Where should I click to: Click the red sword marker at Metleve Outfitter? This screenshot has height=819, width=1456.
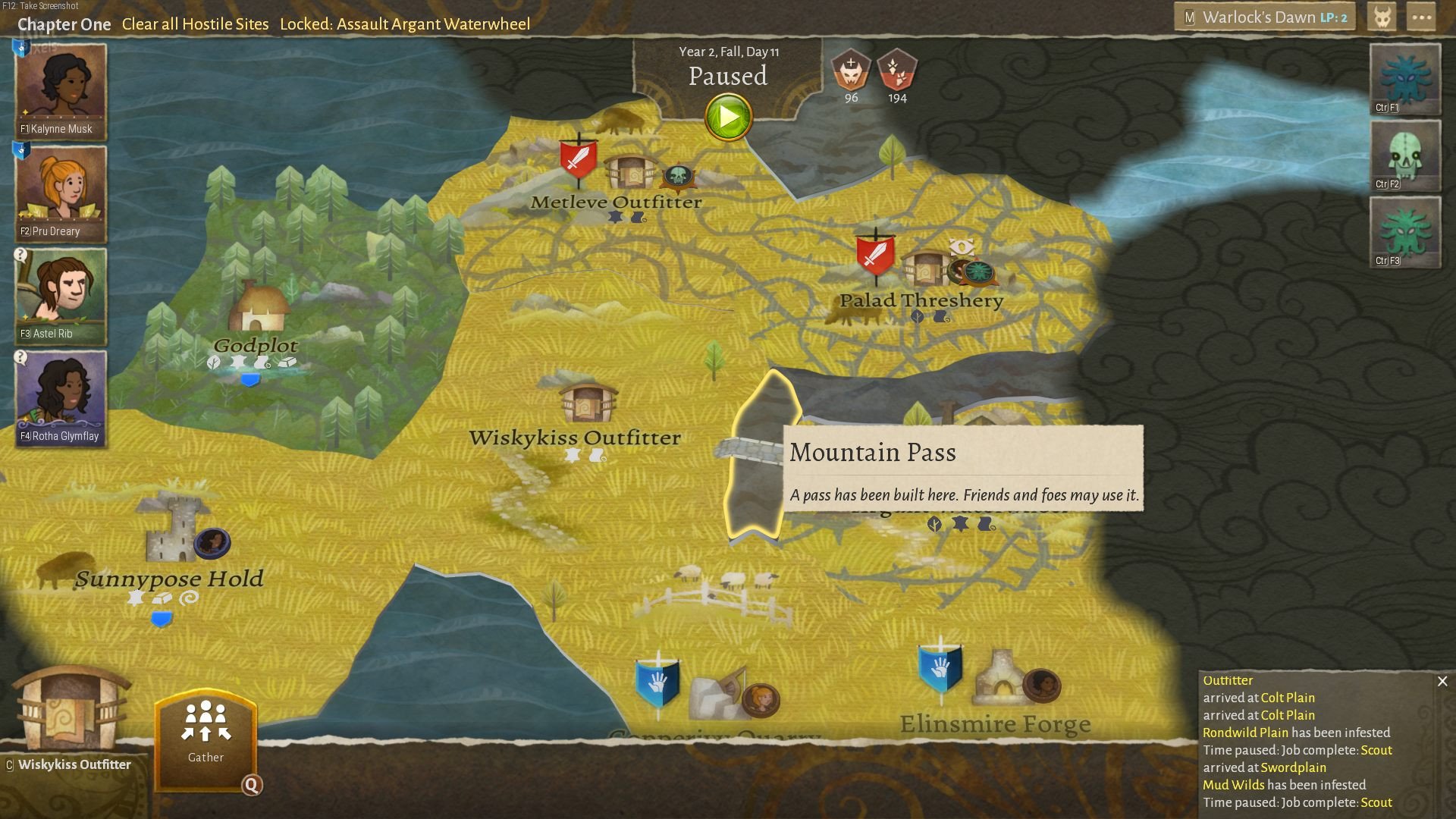579,159
